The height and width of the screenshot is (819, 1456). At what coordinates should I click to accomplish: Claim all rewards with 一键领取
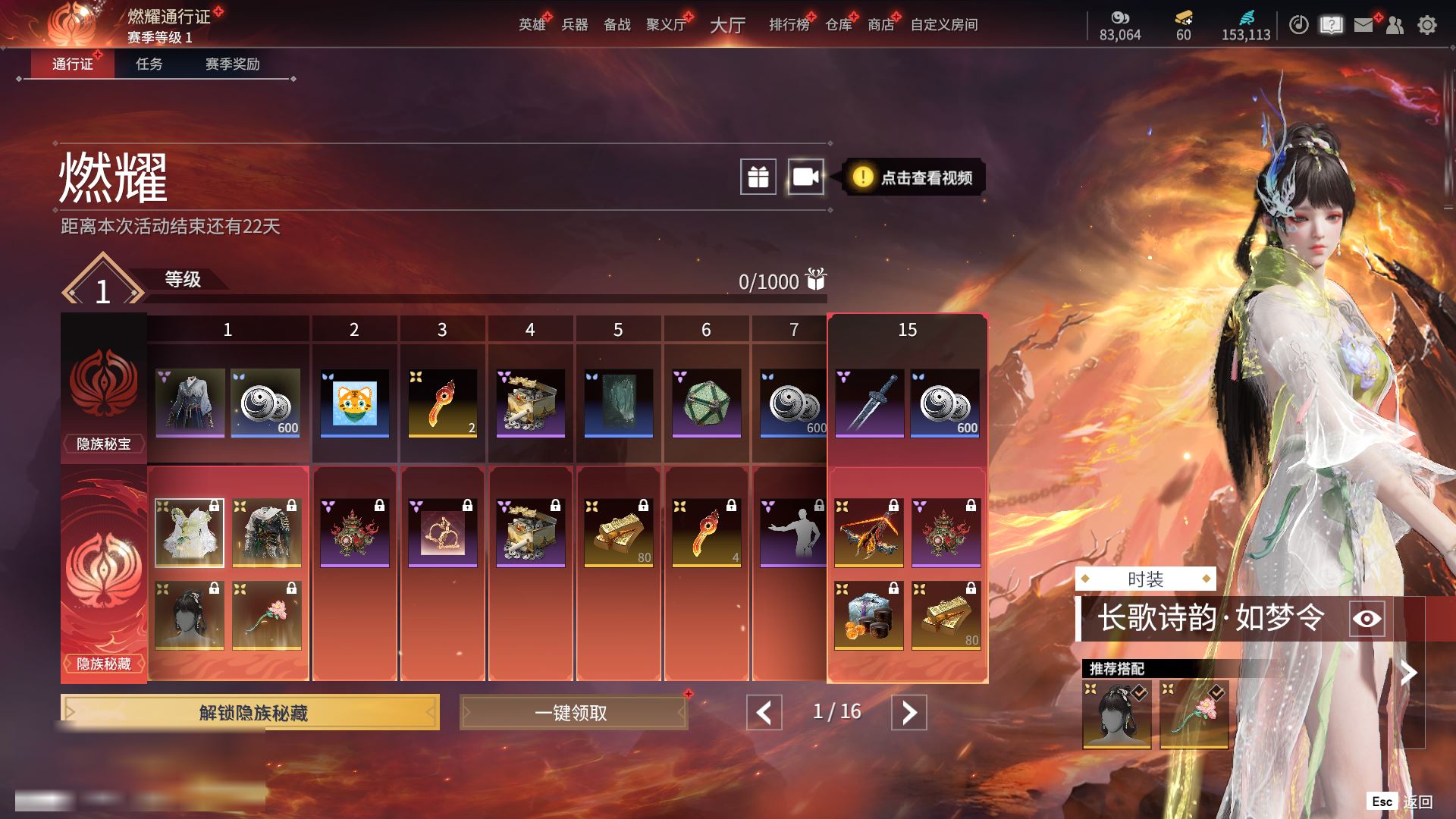coord(573,712)
